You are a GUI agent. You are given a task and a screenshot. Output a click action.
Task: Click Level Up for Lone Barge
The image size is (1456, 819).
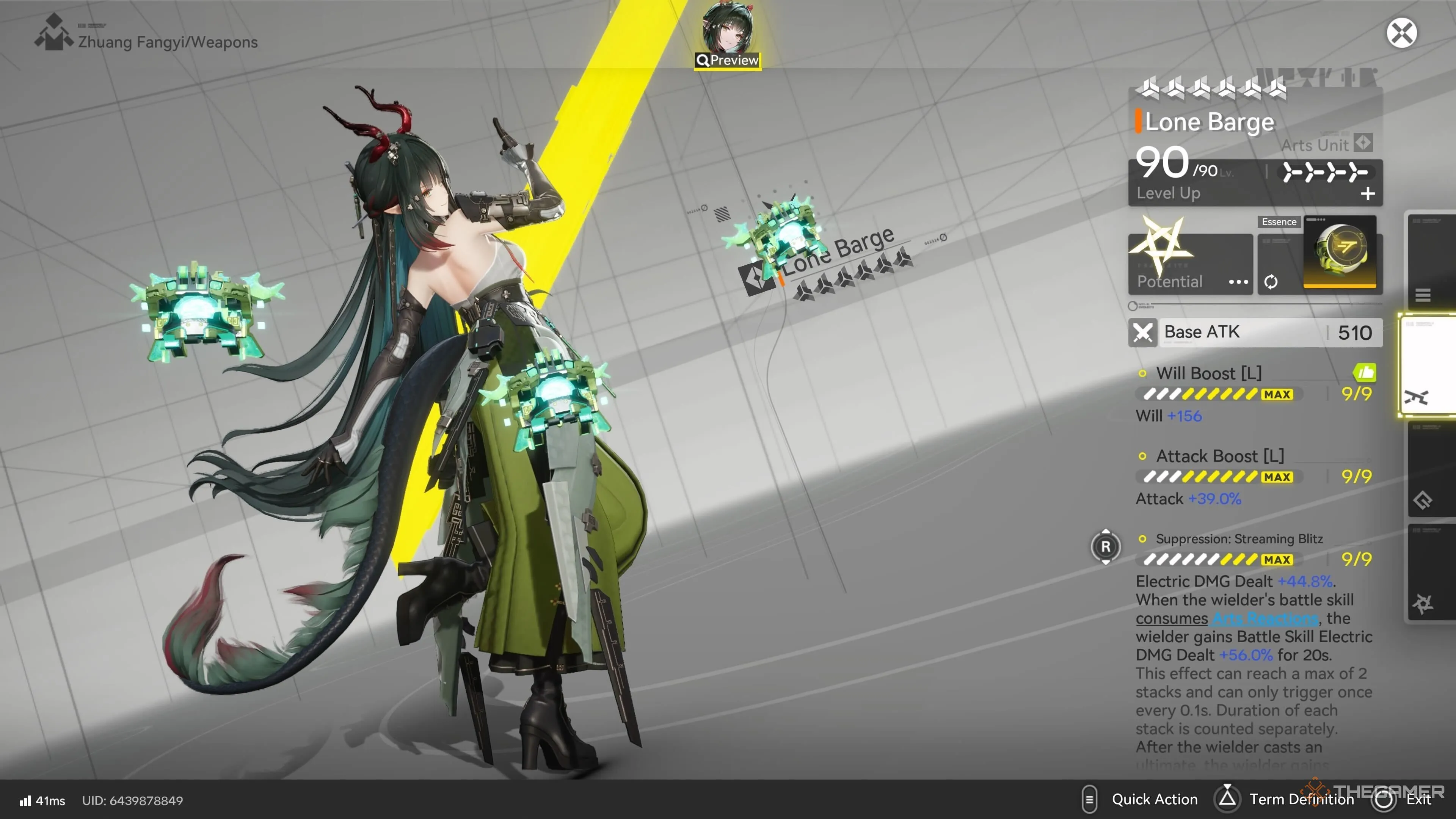point(1168,193)
